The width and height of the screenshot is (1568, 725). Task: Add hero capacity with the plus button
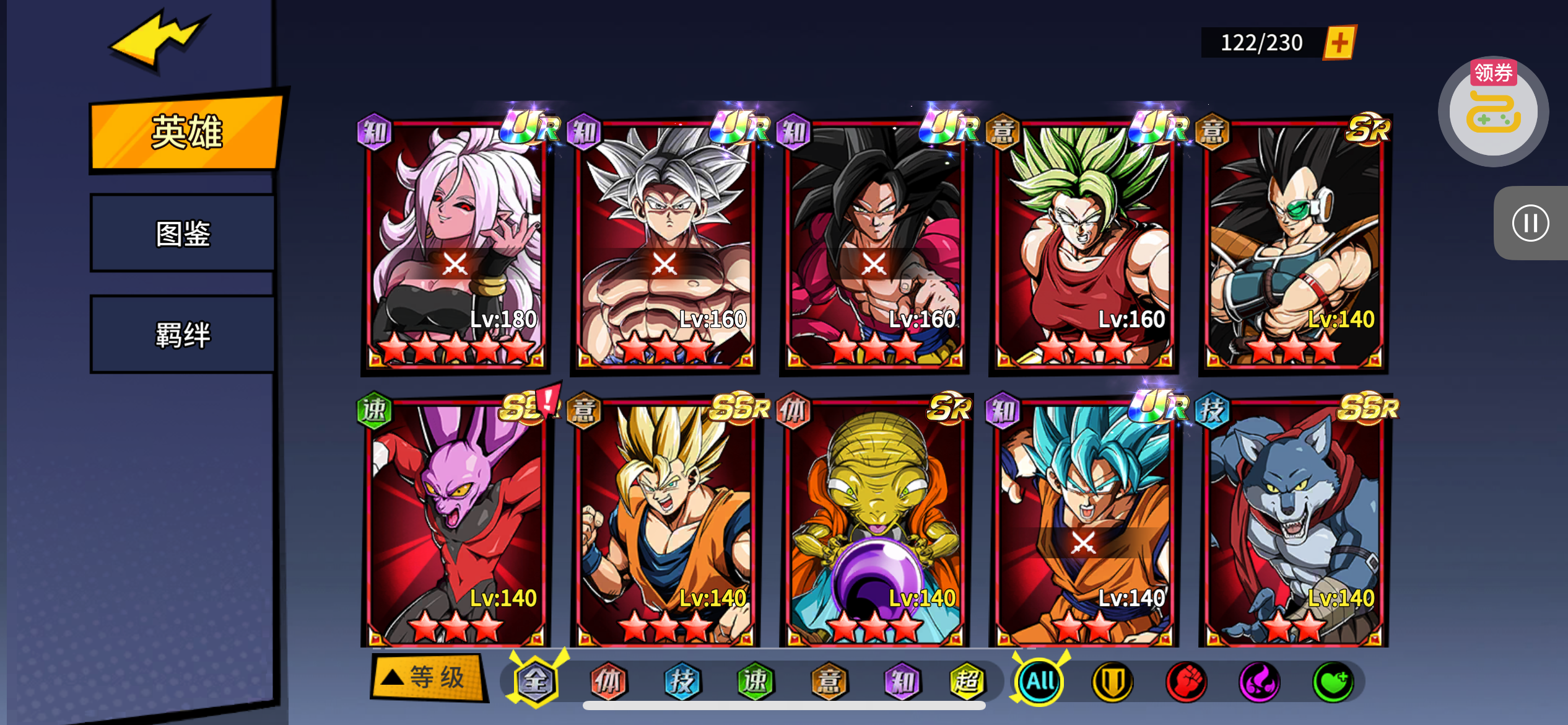pos(1339,43)
